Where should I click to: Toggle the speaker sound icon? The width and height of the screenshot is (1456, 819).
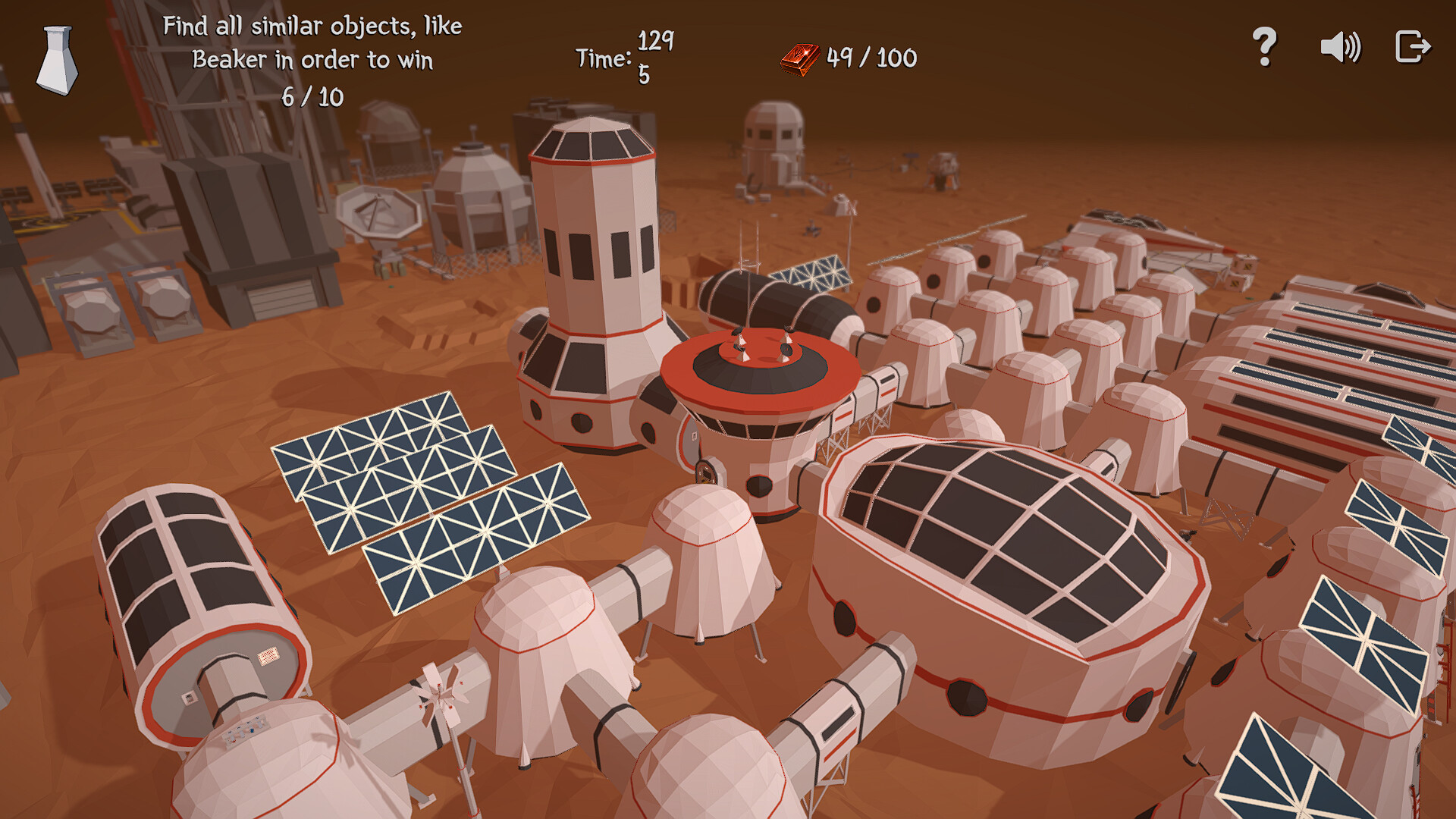click(x=1340, y=47)
